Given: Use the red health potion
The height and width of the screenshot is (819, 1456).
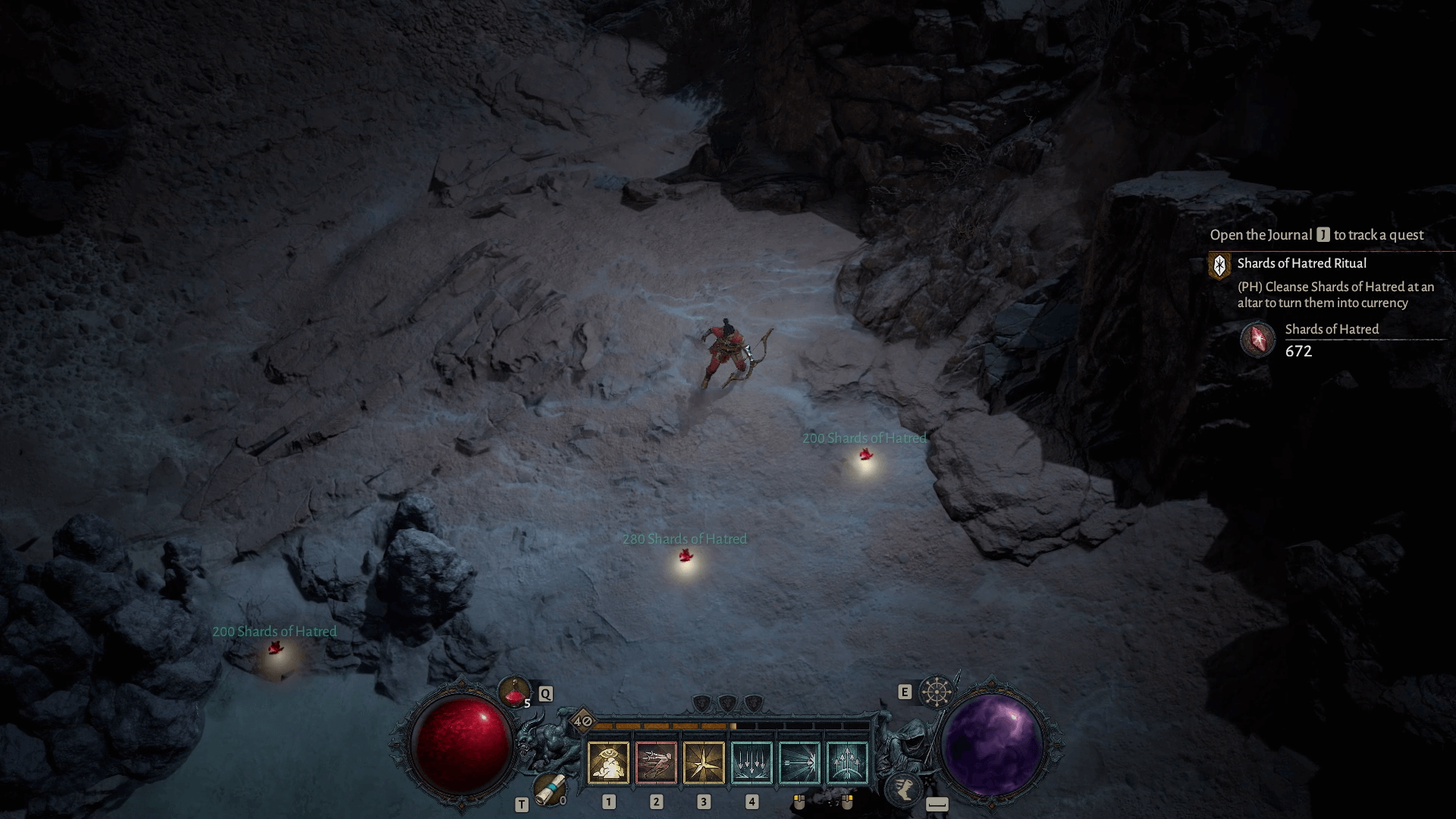Looking at the screenshot, I should coord(515,692).
